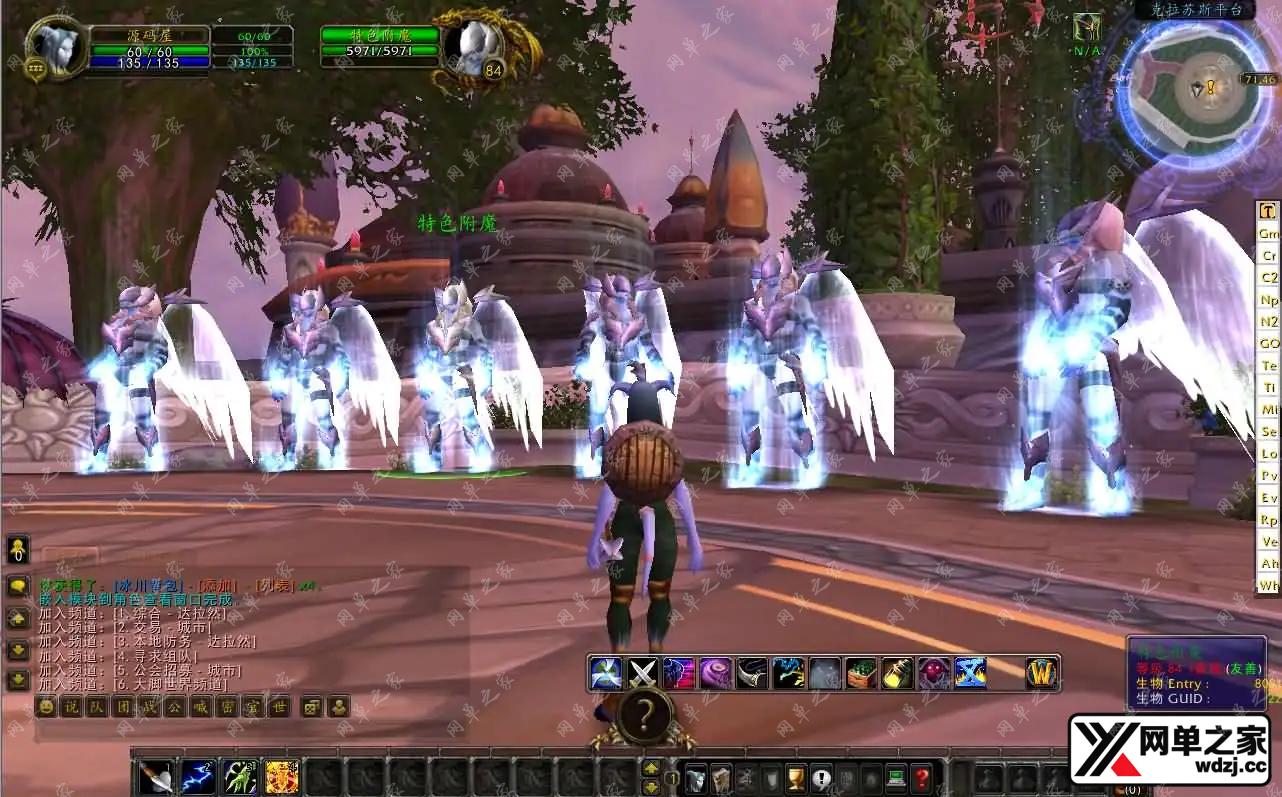This screenshot has width=1282, height=797.
Task: Use the yellow potion flask item
Action: pyautogui.click(x=897, y=673)
